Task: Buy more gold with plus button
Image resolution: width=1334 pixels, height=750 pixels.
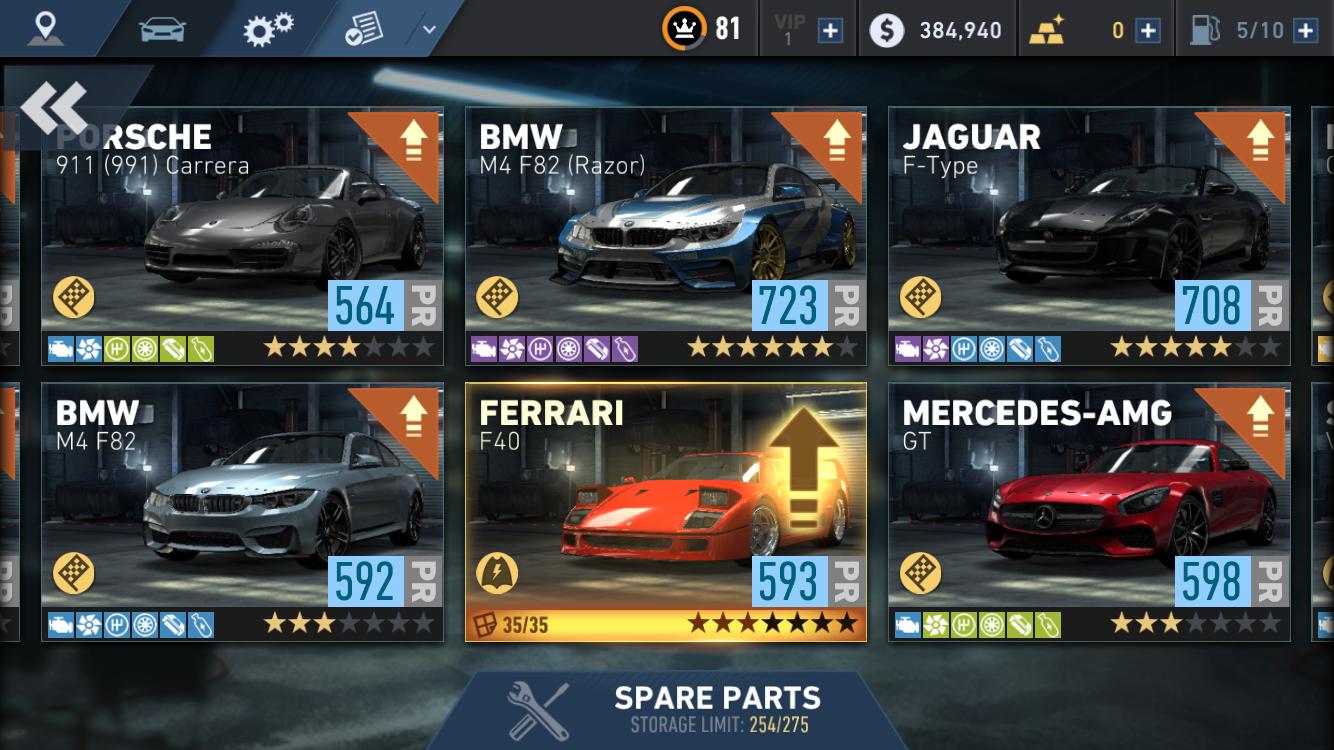Action: (1148, 30)
